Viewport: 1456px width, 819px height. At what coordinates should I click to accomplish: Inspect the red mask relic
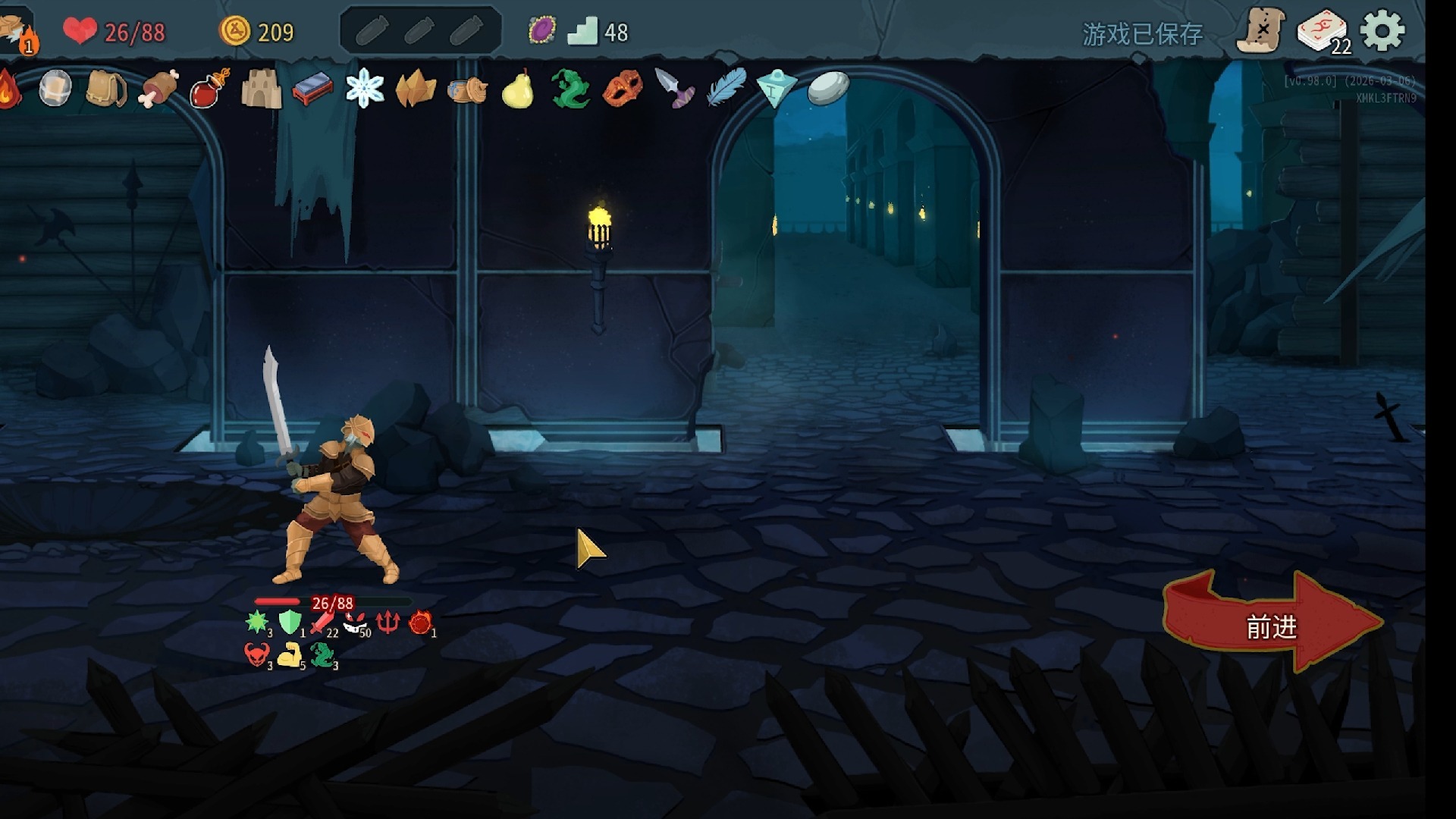tap(622, 89)
